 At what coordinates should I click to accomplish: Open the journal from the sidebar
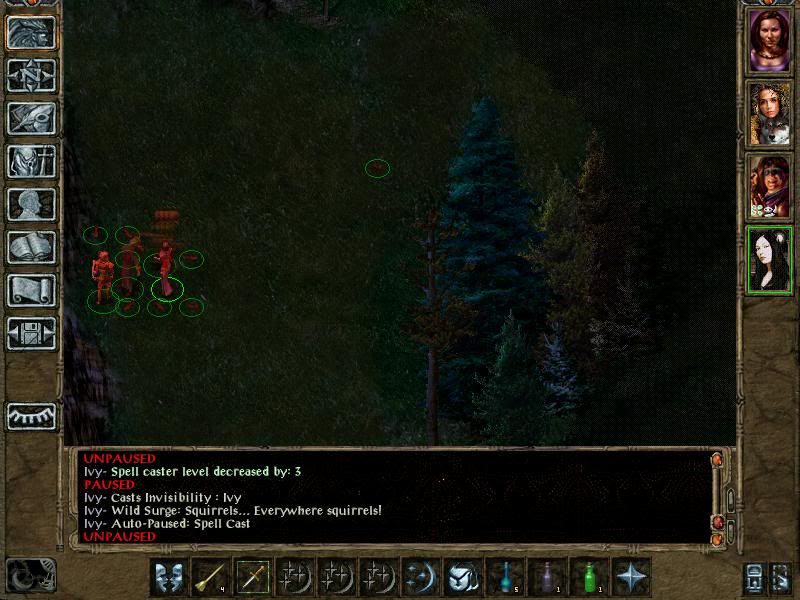click(31, 118)
